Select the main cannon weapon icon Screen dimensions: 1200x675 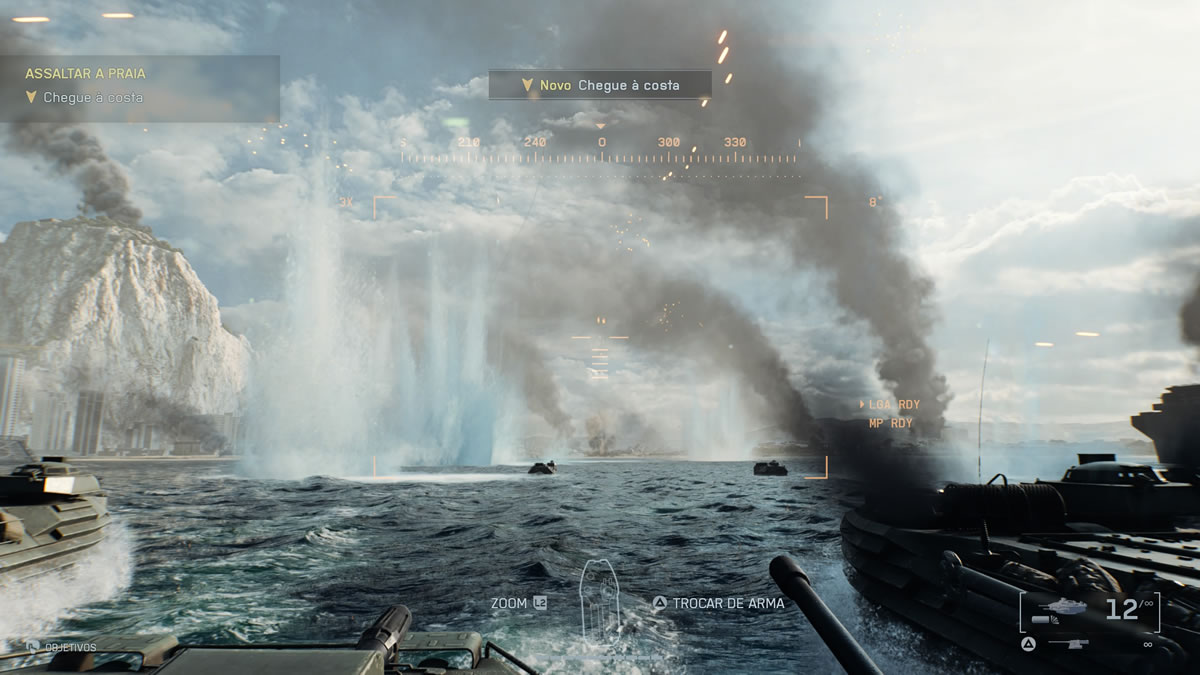(1062, 607)
